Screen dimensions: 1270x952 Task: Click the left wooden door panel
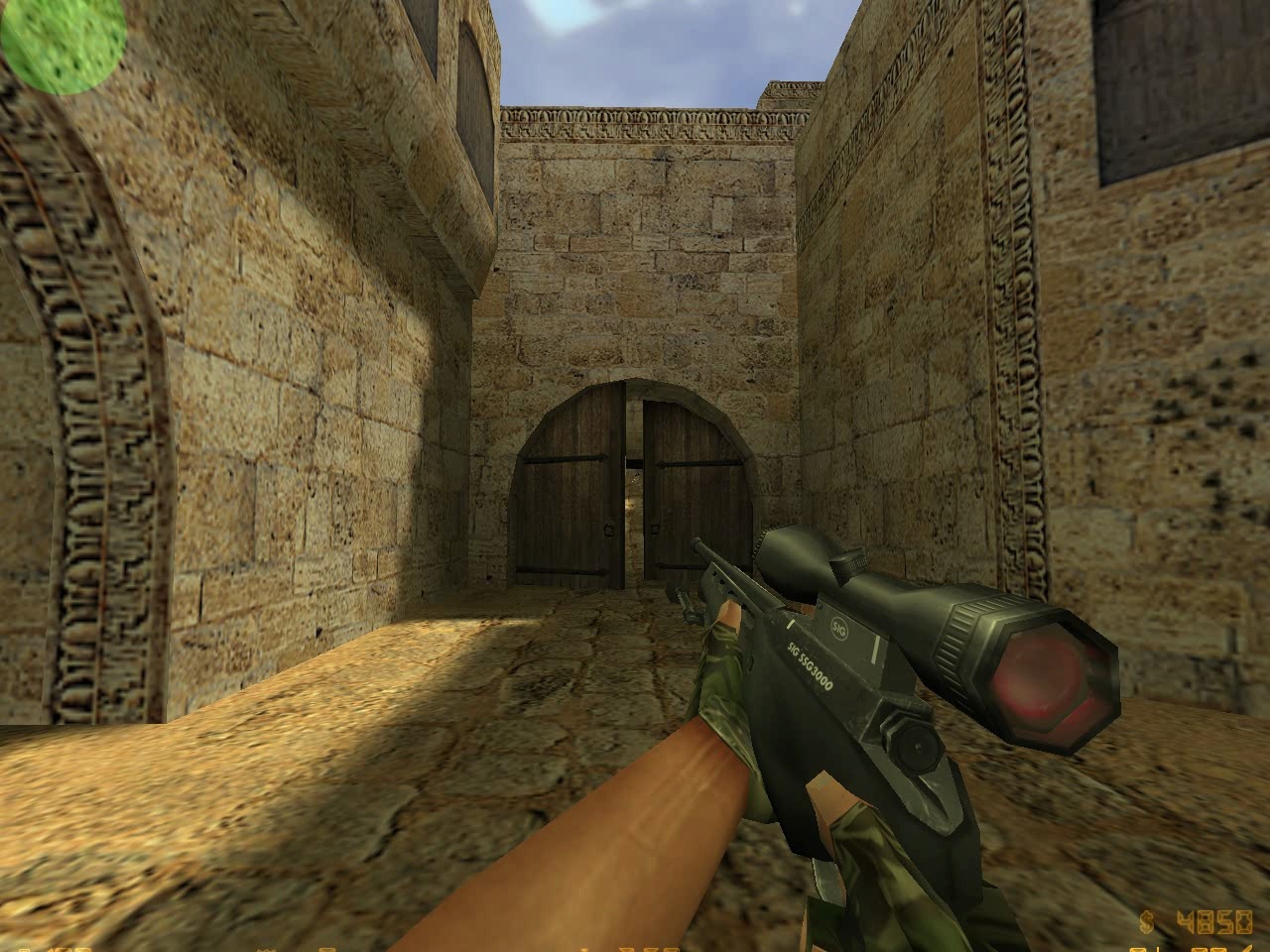[x=566, y=496]
